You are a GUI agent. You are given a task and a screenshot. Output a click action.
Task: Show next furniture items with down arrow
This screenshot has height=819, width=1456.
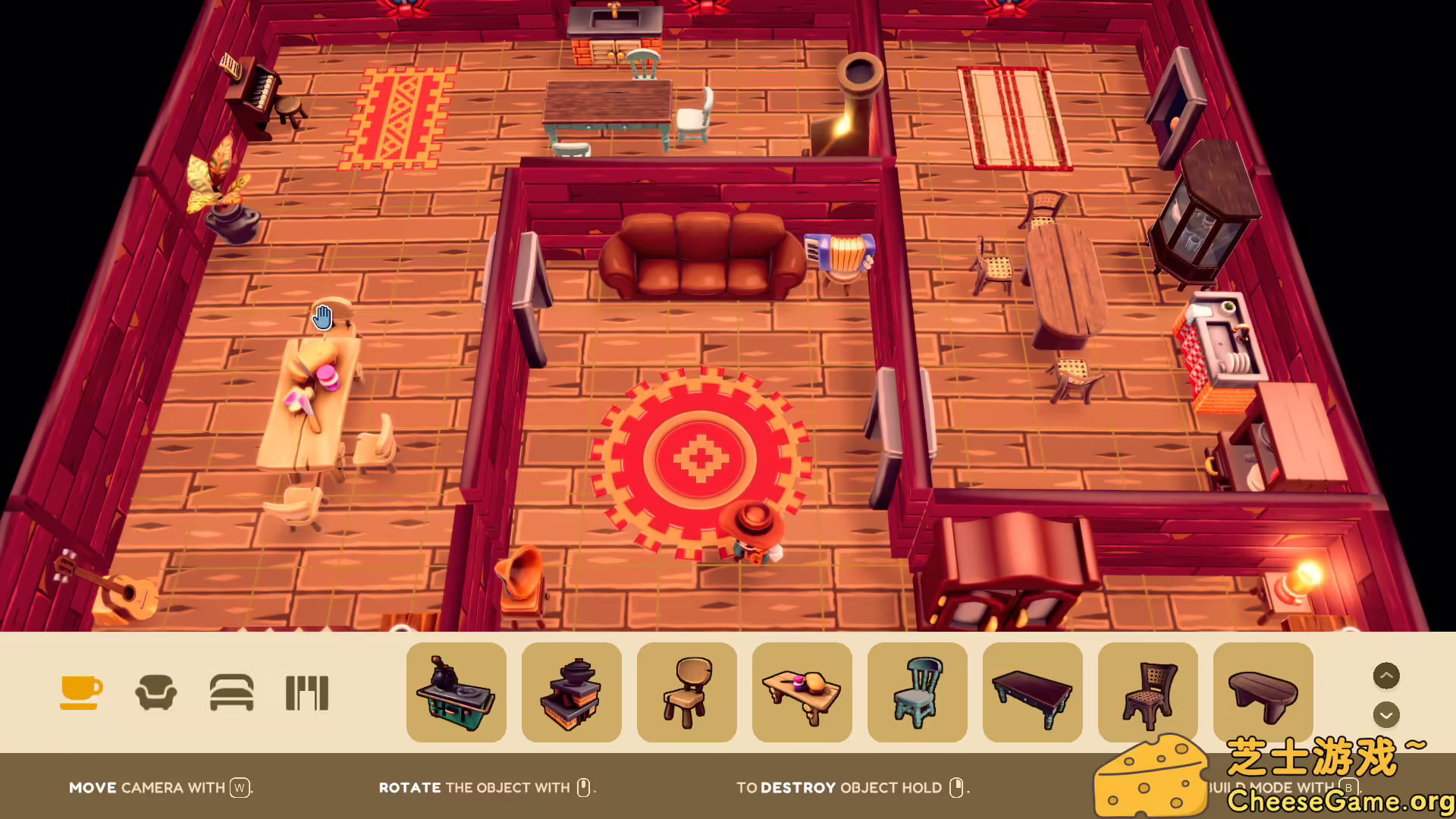pos(1386,714)
